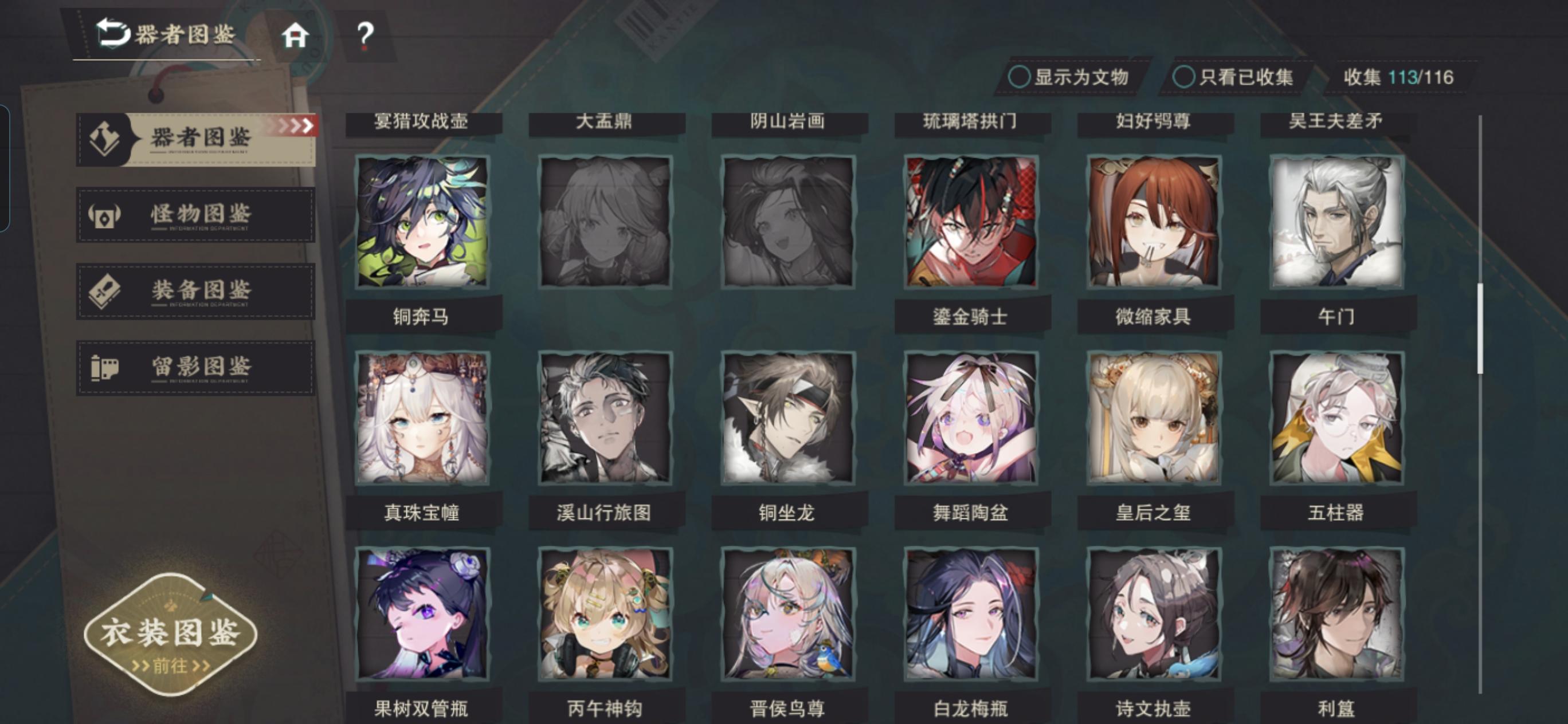Viewport: 1568px width, 724px height.
Task: Open the home icon in the top bar
Action: click(x=296, y=38)
